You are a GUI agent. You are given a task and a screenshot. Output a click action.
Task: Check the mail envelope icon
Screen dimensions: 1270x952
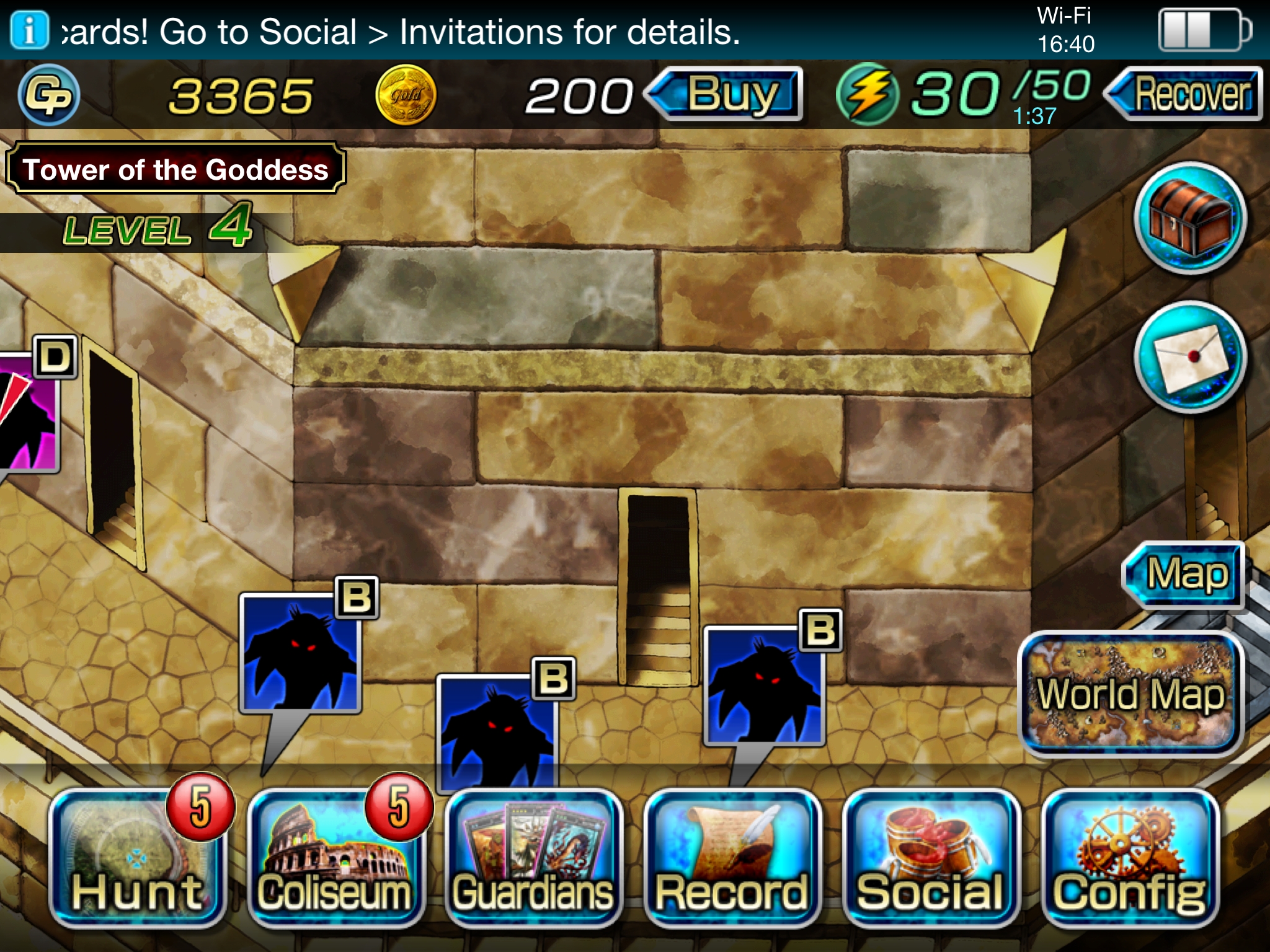click(1189, 358)
